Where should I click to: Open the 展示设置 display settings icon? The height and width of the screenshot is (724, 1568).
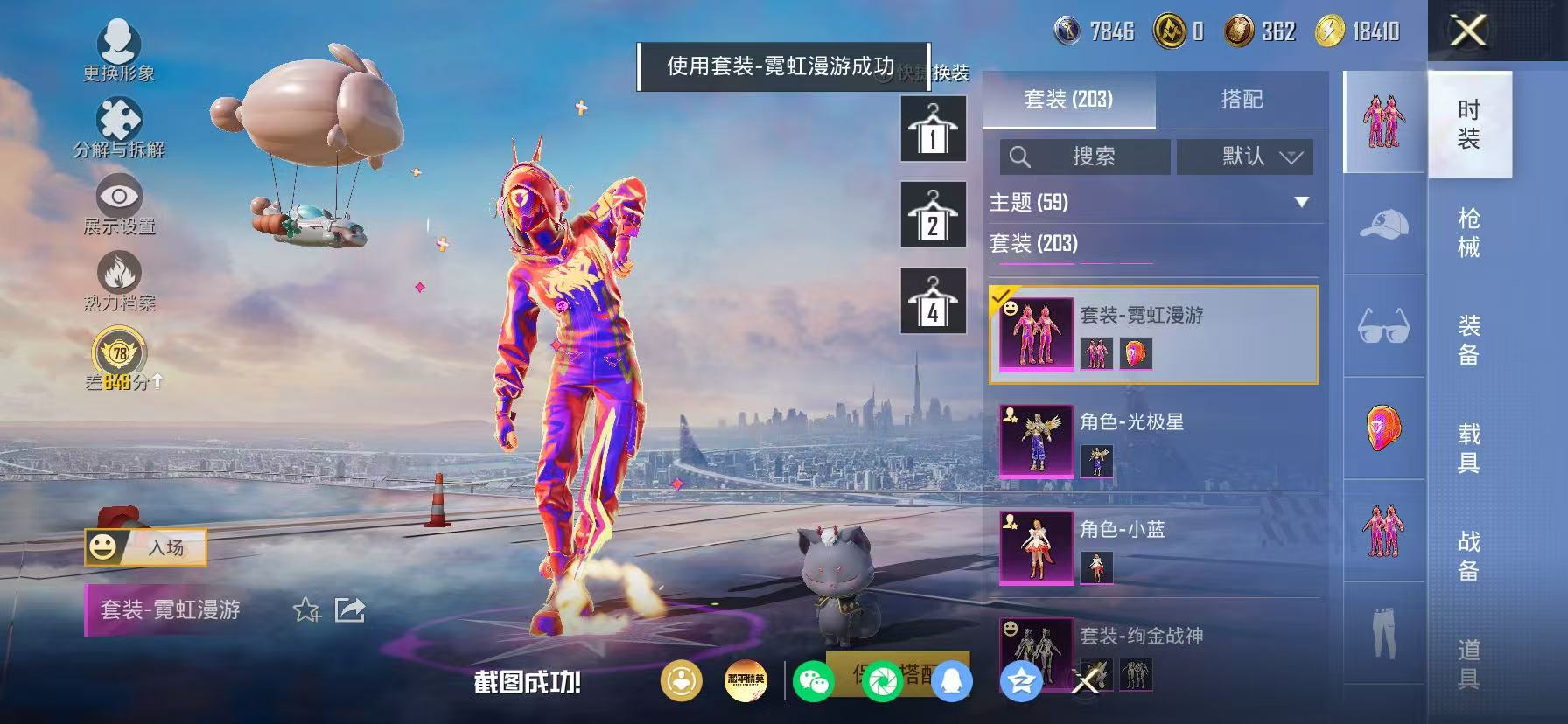click(x=118, y=197)
